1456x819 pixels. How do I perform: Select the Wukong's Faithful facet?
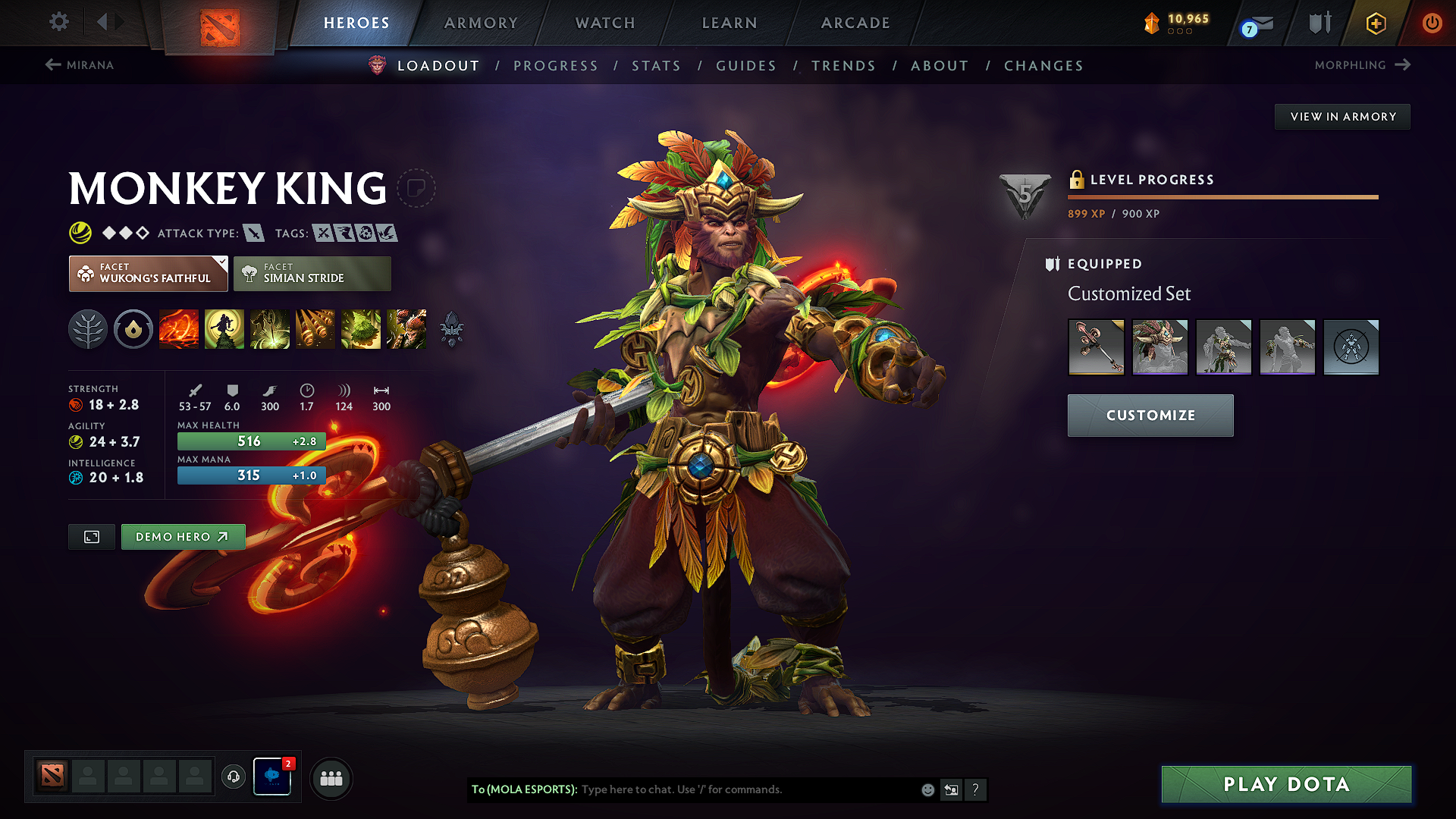click(148, 273)
